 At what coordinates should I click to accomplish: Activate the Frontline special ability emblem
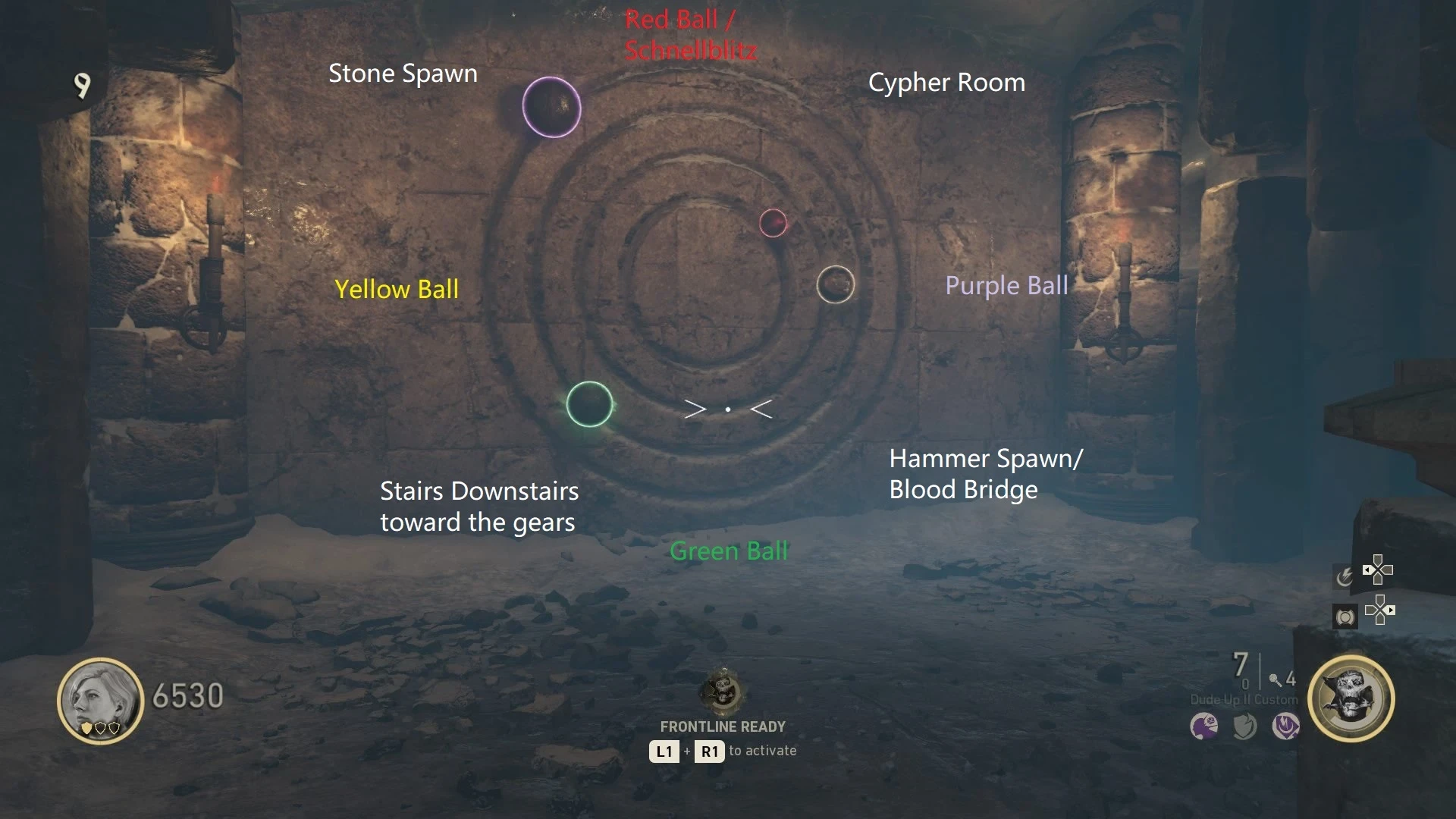coord(723,691)
